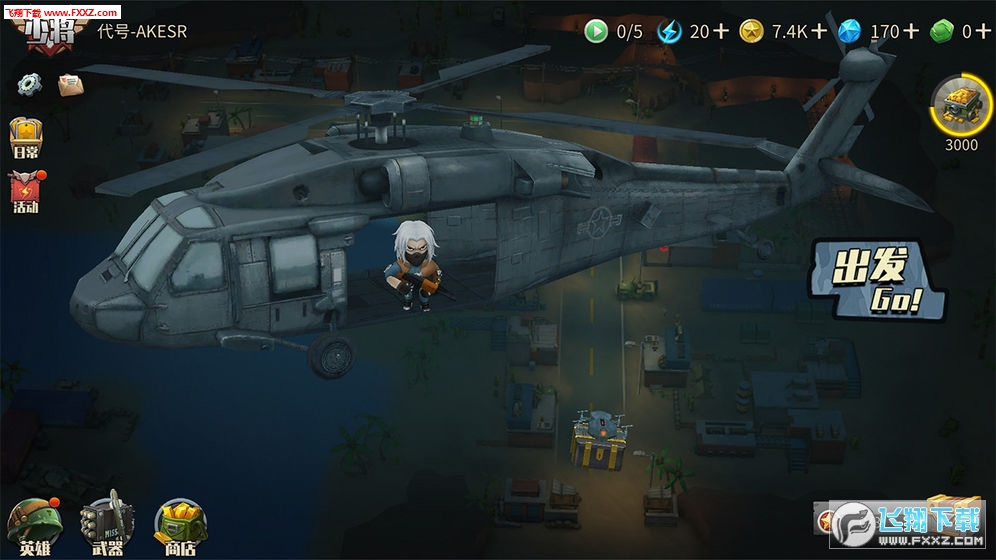
Task: Open the mail envelope inbox
Action: (70, 85)
